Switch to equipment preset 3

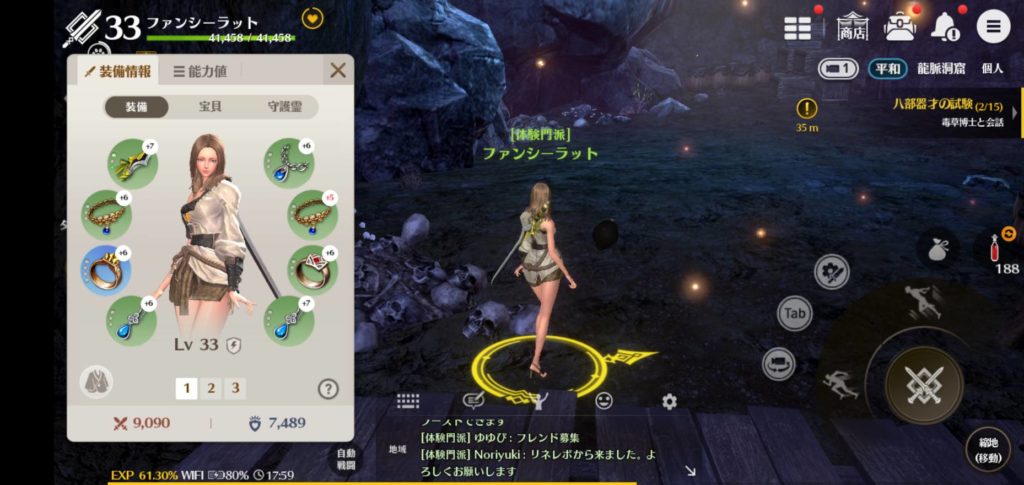coord(235,388)
